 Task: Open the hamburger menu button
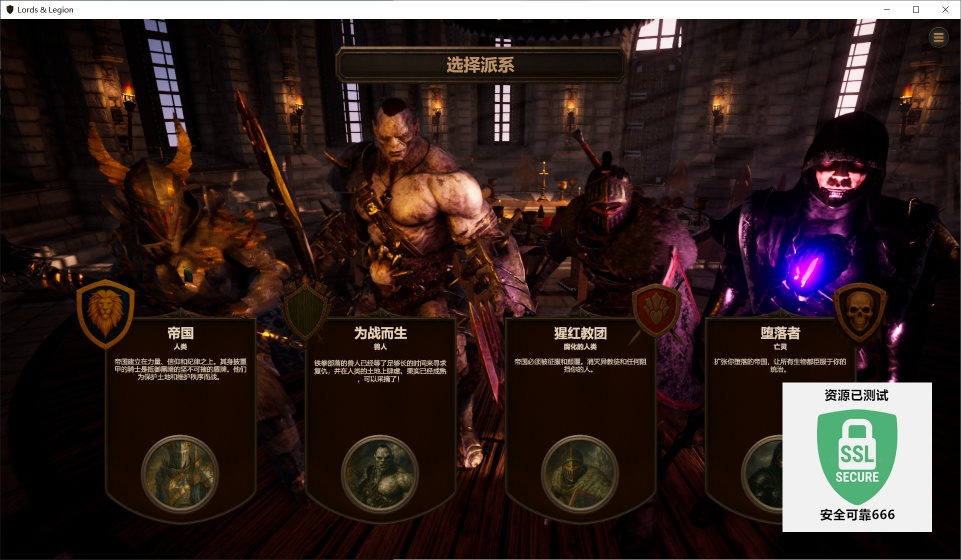pyautogui.click(x=938, y=37)
